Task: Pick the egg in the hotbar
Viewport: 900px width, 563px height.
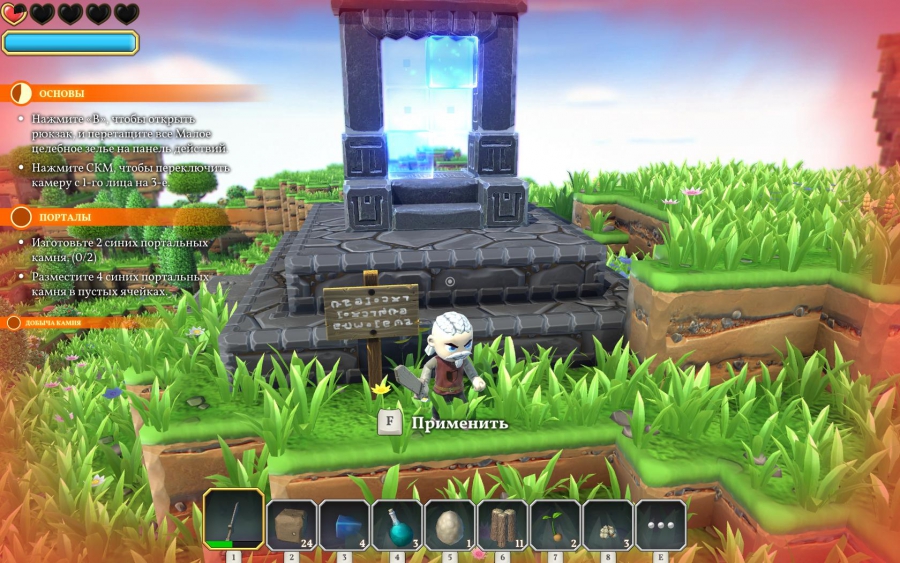Action: point(449,524)
